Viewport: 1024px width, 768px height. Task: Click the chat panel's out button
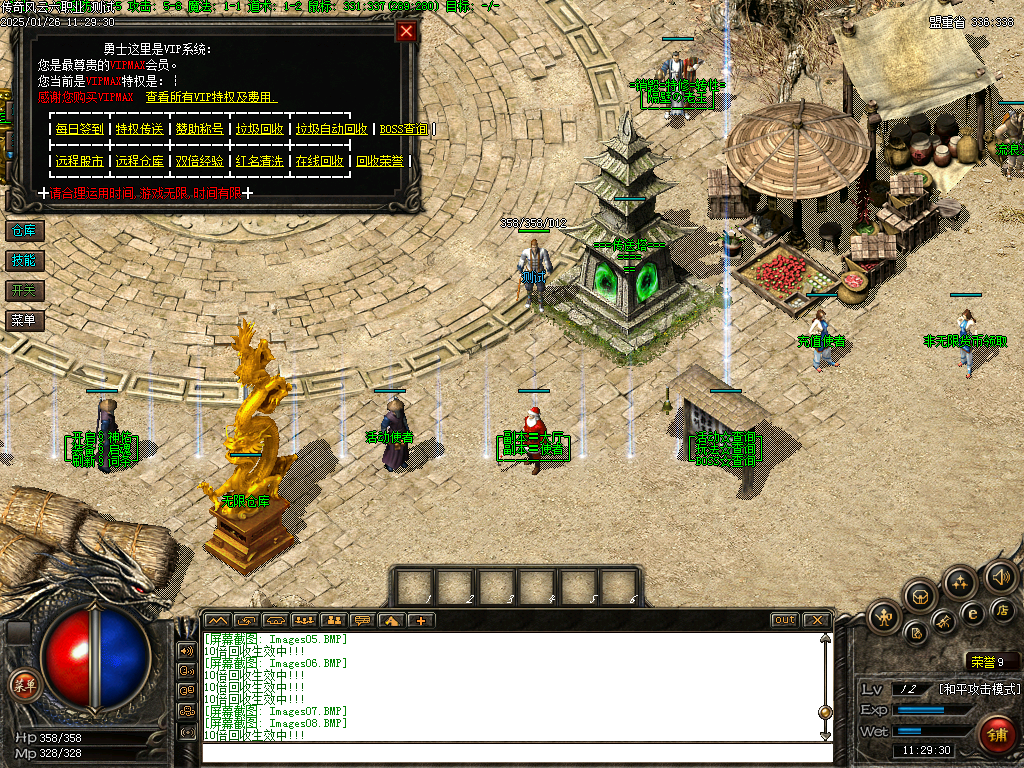pos(785,620)
